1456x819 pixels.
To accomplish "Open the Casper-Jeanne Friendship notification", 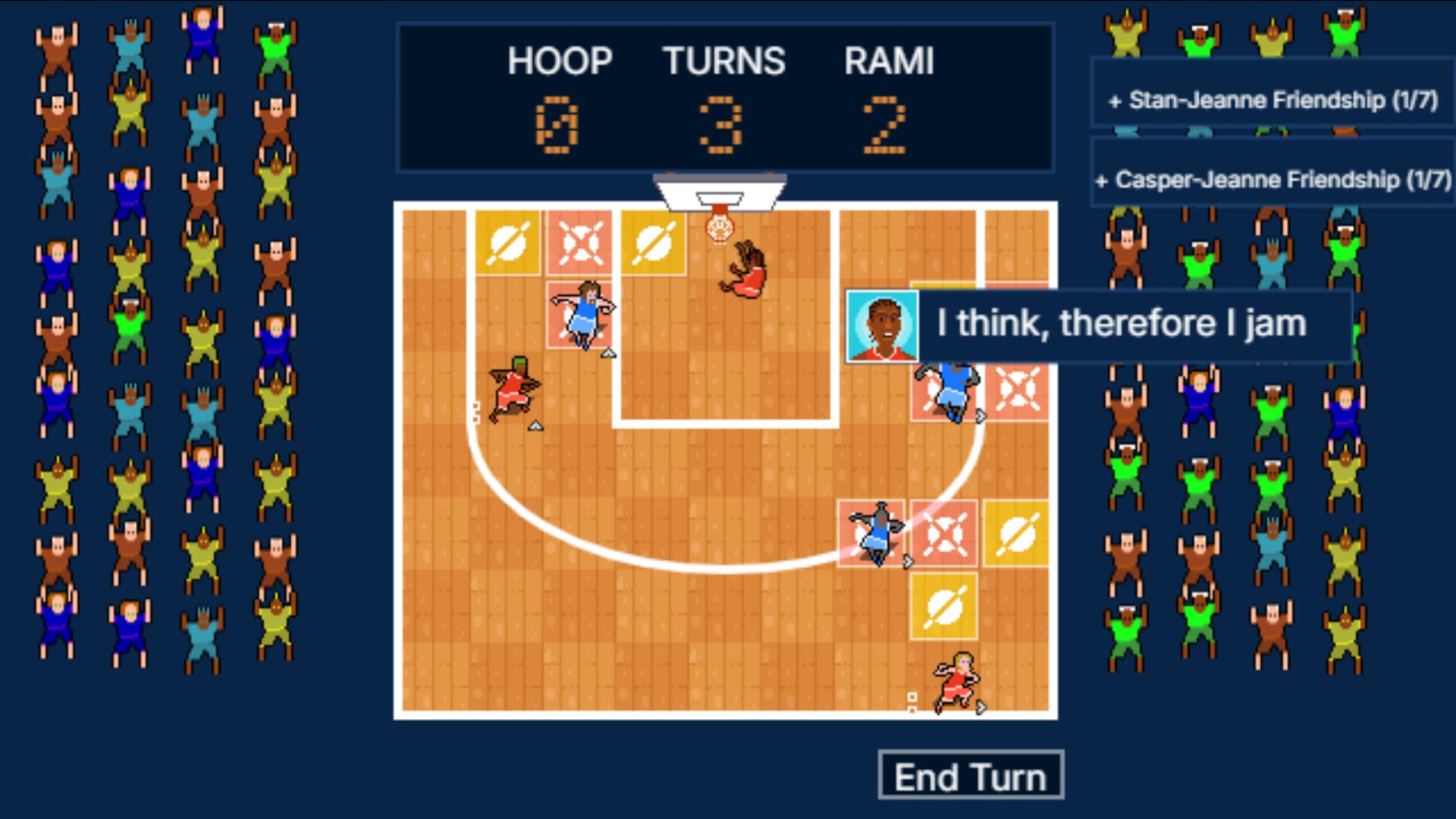I will click(x=1273, y=180).
